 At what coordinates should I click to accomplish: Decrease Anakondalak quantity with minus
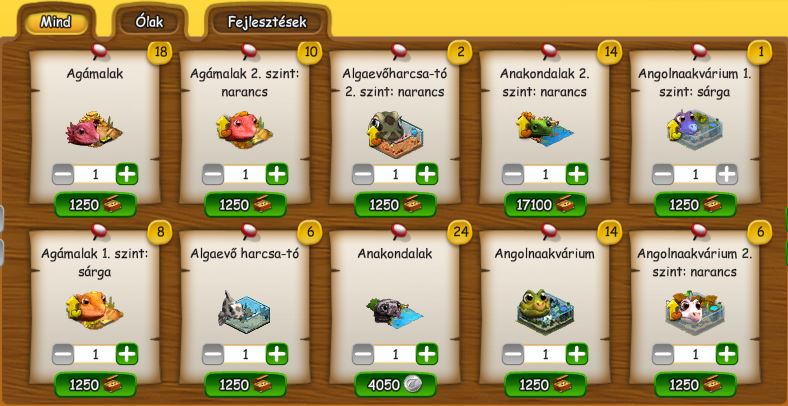point(362,354)
